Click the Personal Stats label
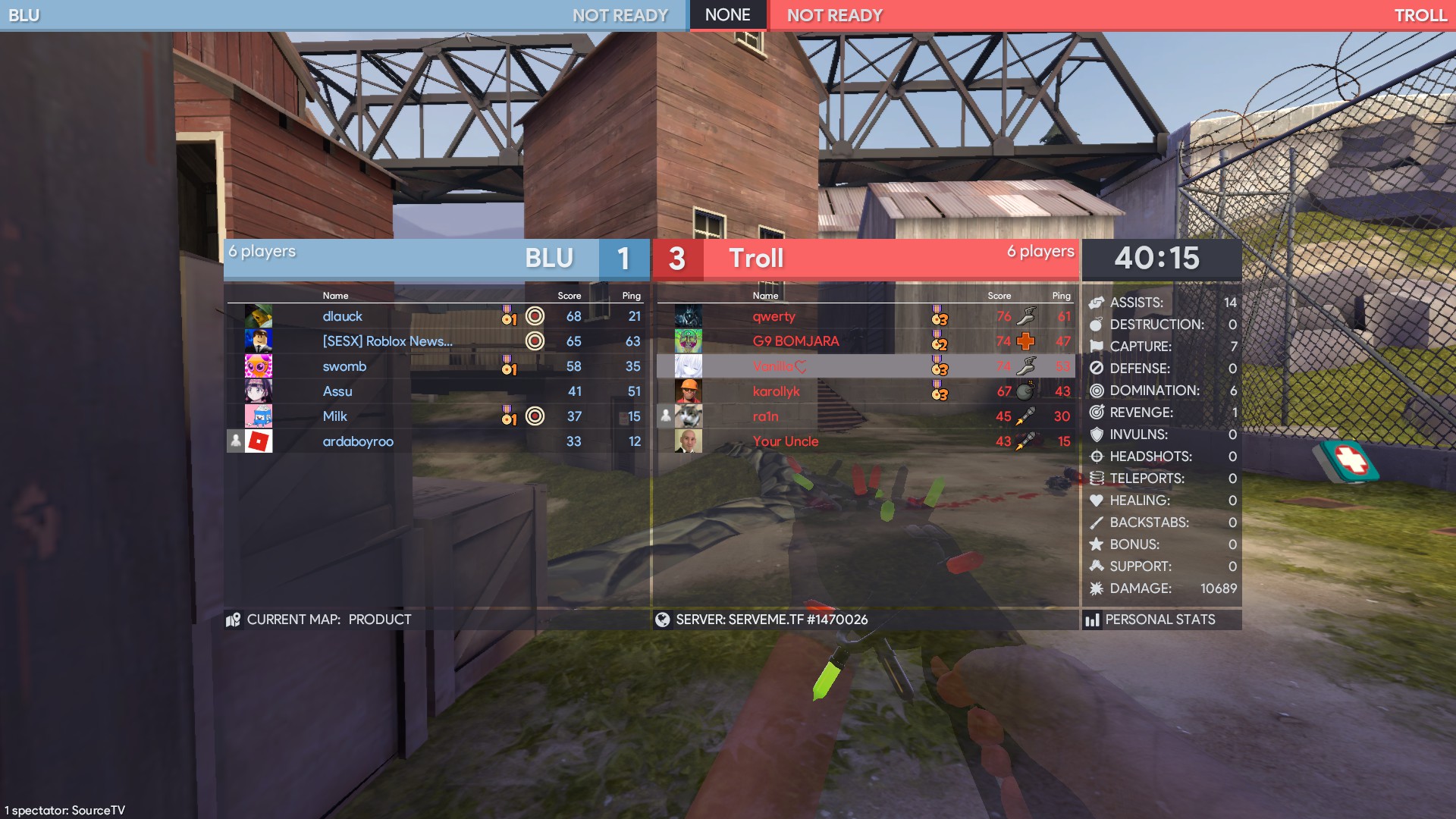The image size is (1456, 819). [x=1159, y=620]
